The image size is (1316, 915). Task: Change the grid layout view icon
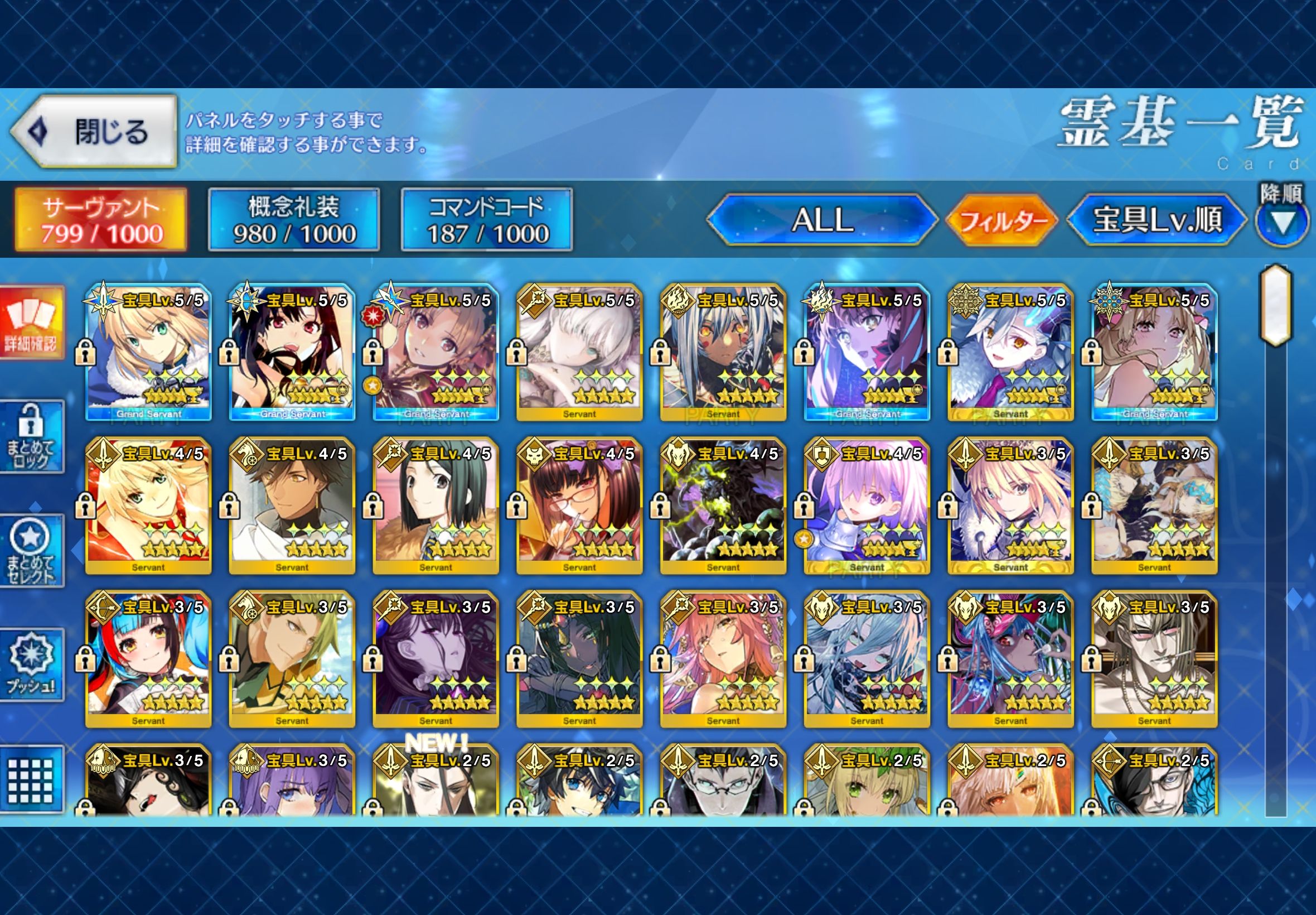coord(32,779)
